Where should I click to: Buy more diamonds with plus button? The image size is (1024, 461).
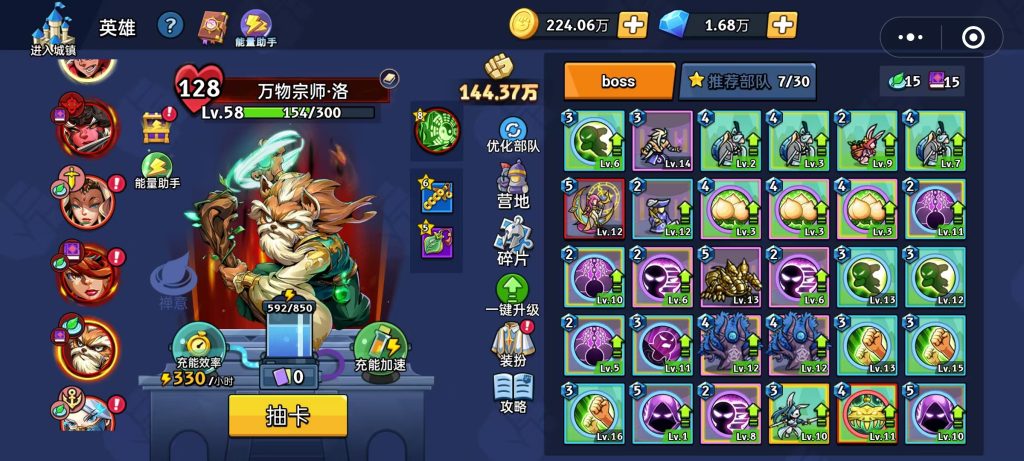[x=782, y=25]
